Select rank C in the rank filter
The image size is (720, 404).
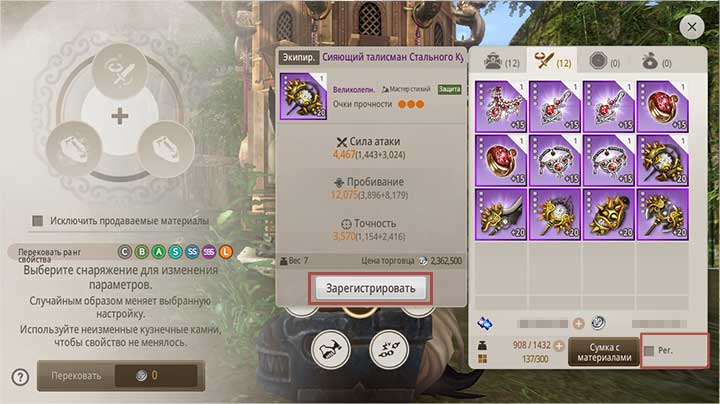coord(125,252)
